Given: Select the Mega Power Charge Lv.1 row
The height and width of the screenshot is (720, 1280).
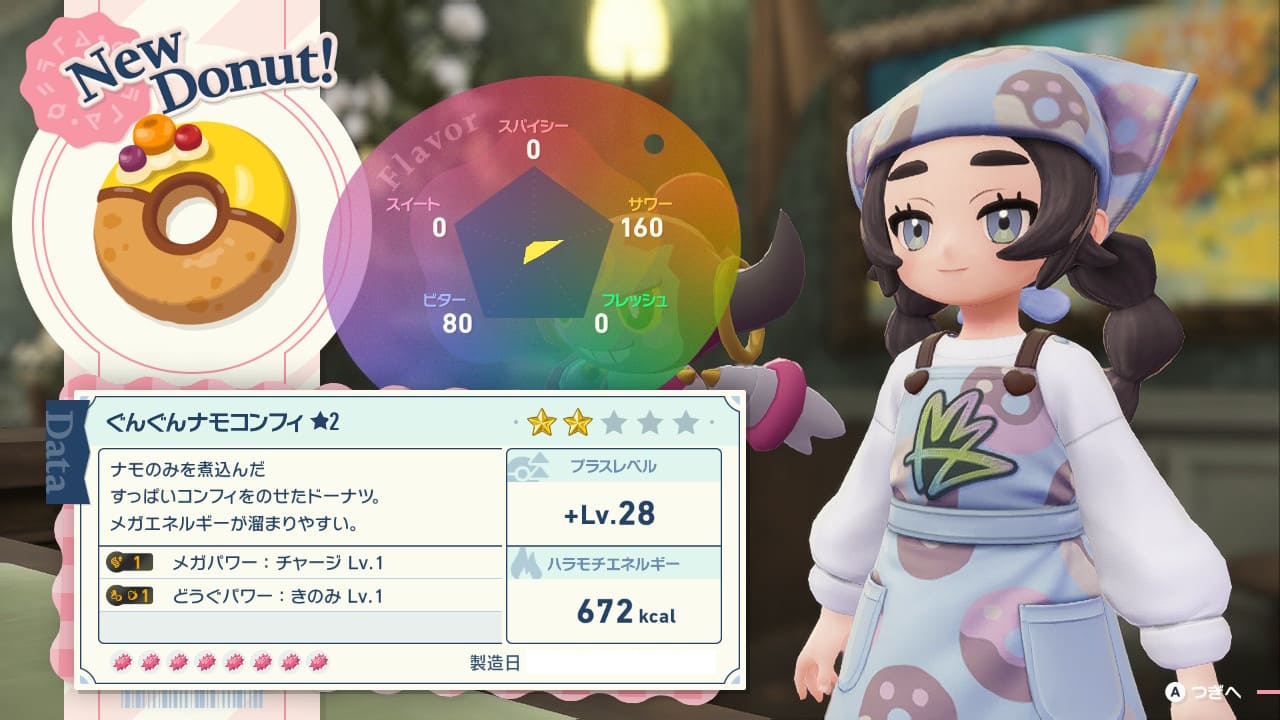Looking at the screenshot, I should pos(300,563).
